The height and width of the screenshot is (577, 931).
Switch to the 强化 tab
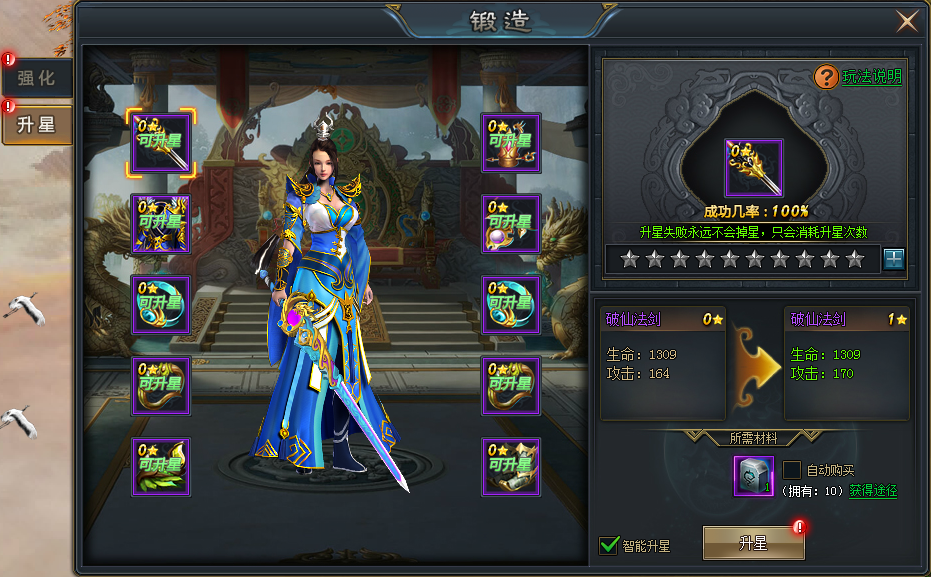[x=36, y=78]
